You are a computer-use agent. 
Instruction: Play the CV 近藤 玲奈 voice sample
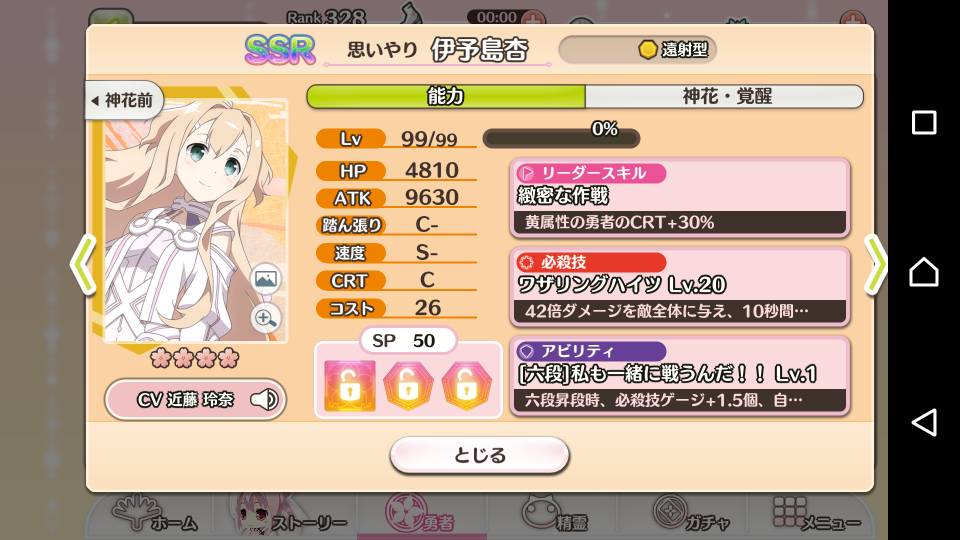(195, 400)
